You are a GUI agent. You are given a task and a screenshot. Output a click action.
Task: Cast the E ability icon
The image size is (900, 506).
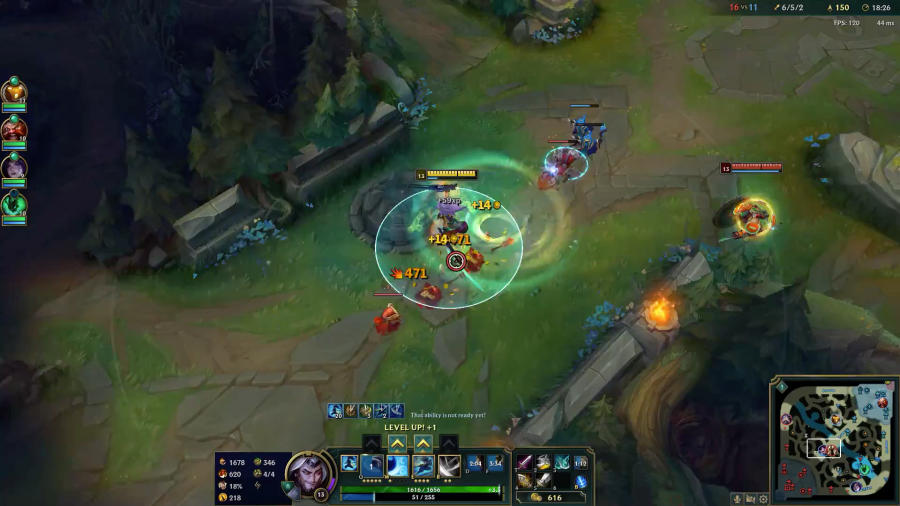click(423, 465)
